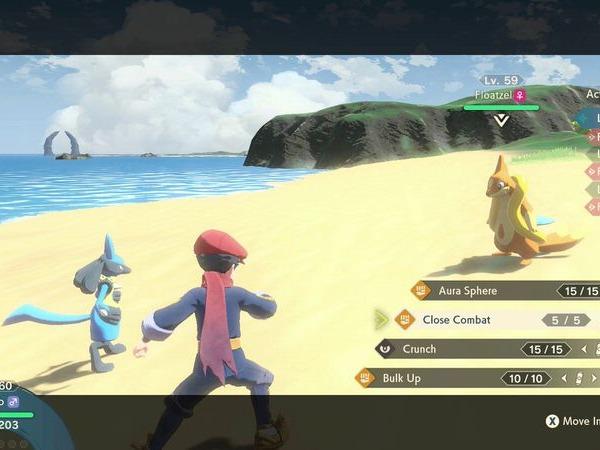Viewport: 600px width, 450px height.
Task: Choose the Close Combat move
Action: (x=470, y=320)
